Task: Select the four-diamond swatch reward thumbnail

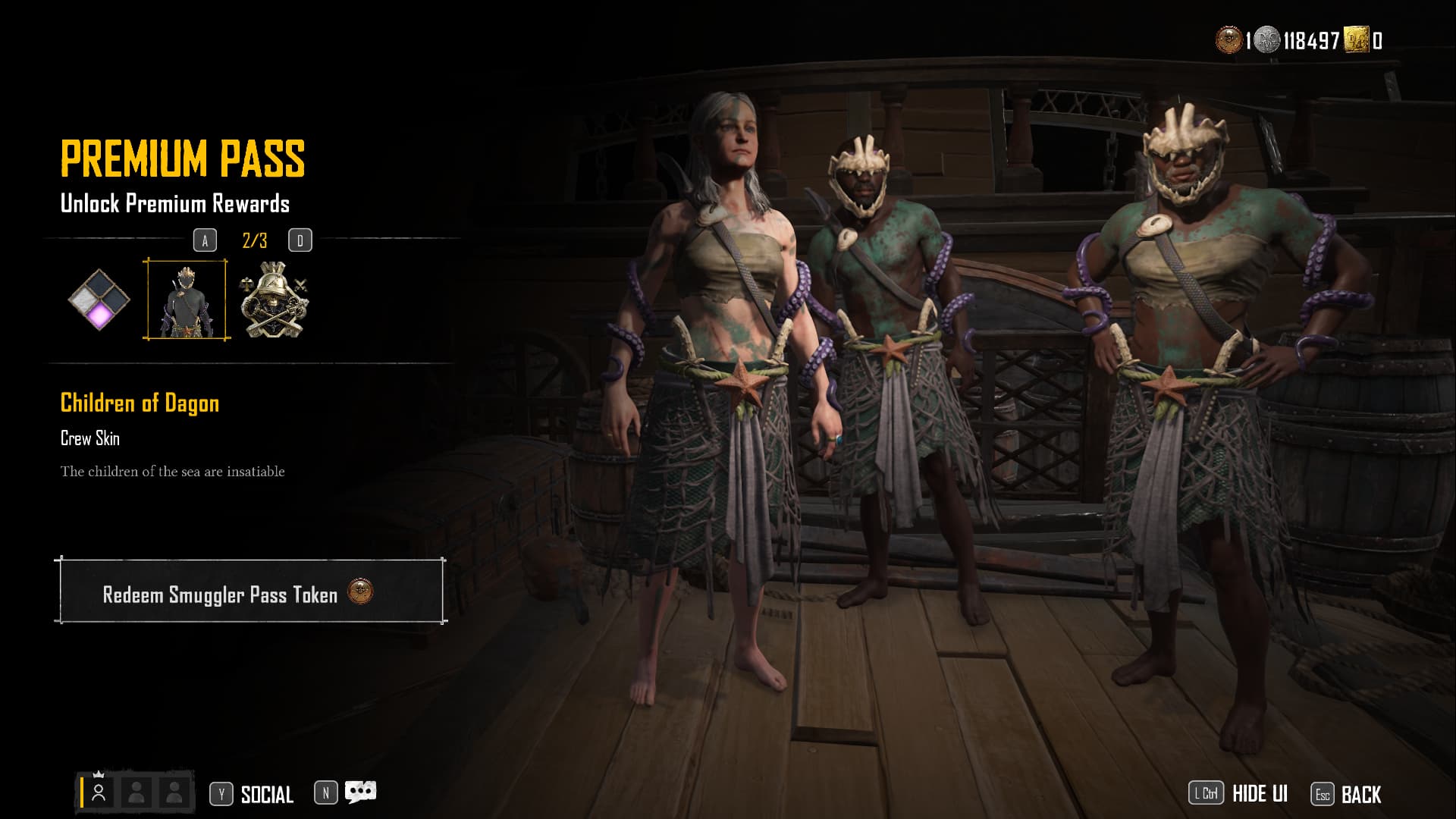Action: click(99, 300)
